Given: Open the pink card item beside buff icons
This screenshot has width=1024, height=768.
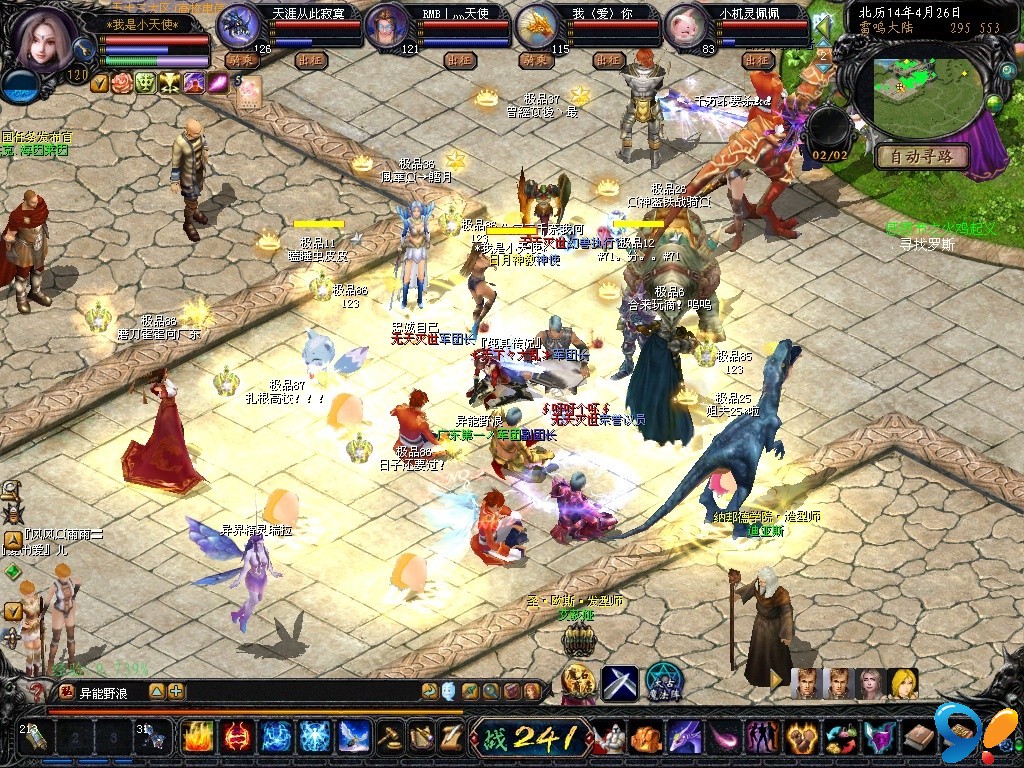Looking at the screenshot, I should point(248,89).
